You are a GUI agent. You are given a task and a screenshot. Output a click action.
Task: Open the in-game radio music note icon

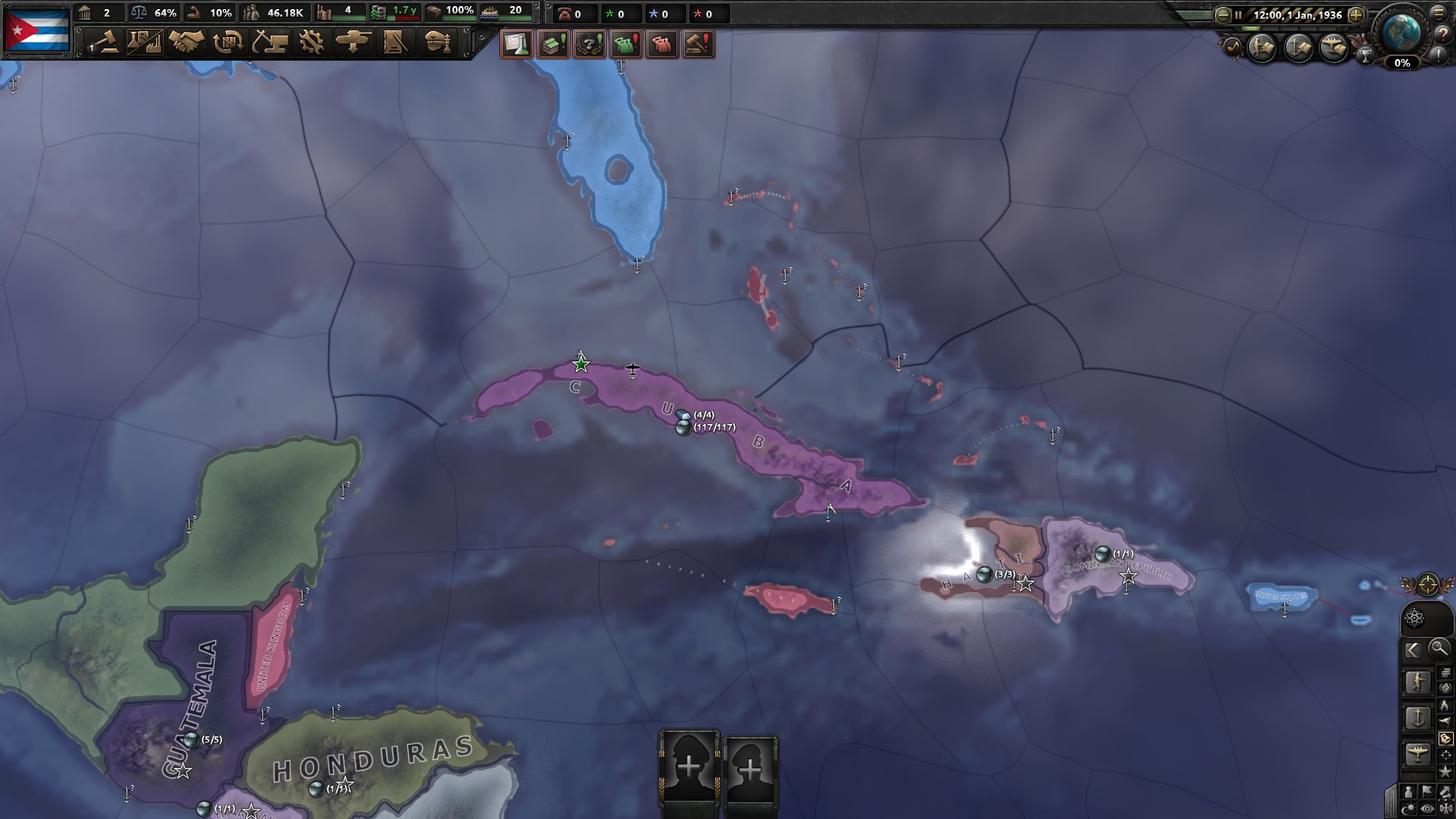point(1232,47)
